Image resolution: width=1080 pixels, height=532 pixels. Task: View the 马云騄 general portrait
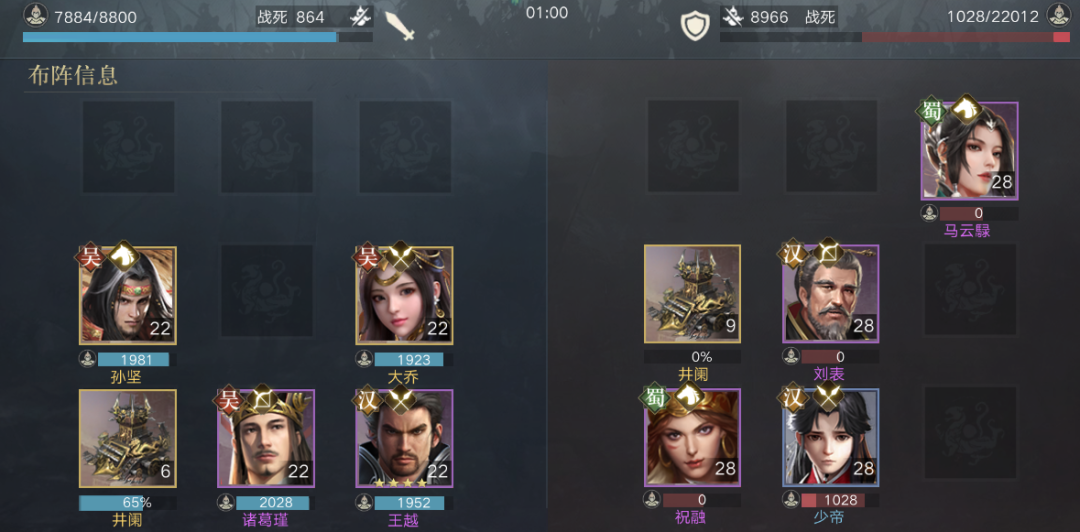click(x=969, y=151)
